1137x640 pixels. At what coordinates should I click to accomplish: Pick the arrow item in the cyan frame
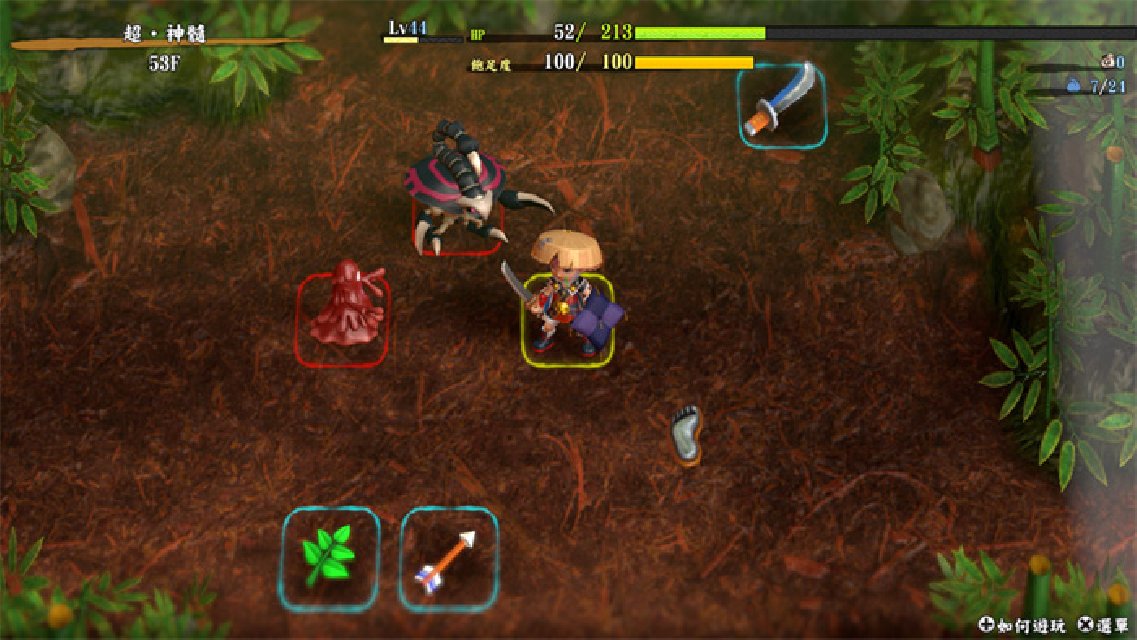448,559
